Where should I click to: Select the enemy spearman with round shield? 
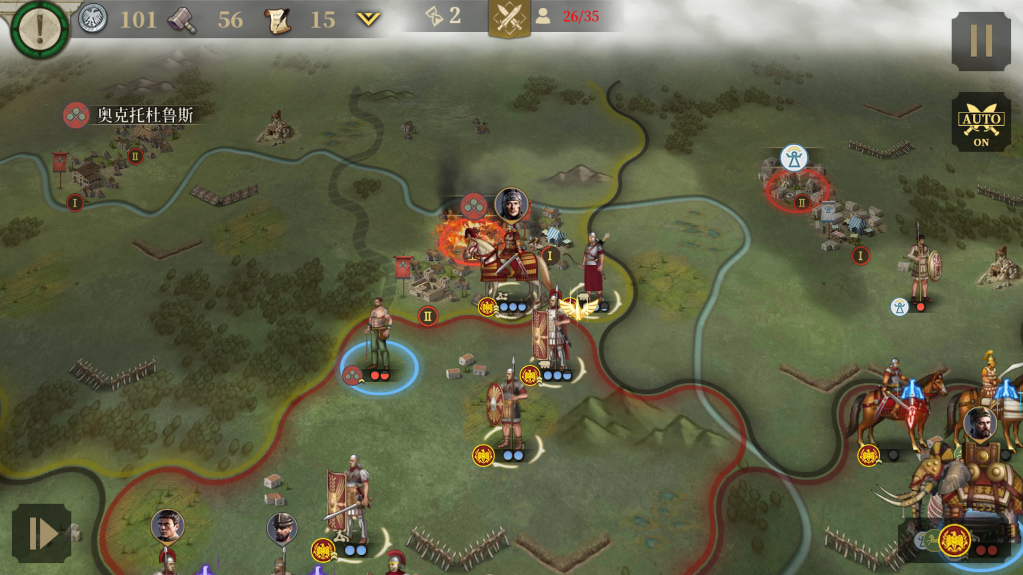(x=920, y=265)
